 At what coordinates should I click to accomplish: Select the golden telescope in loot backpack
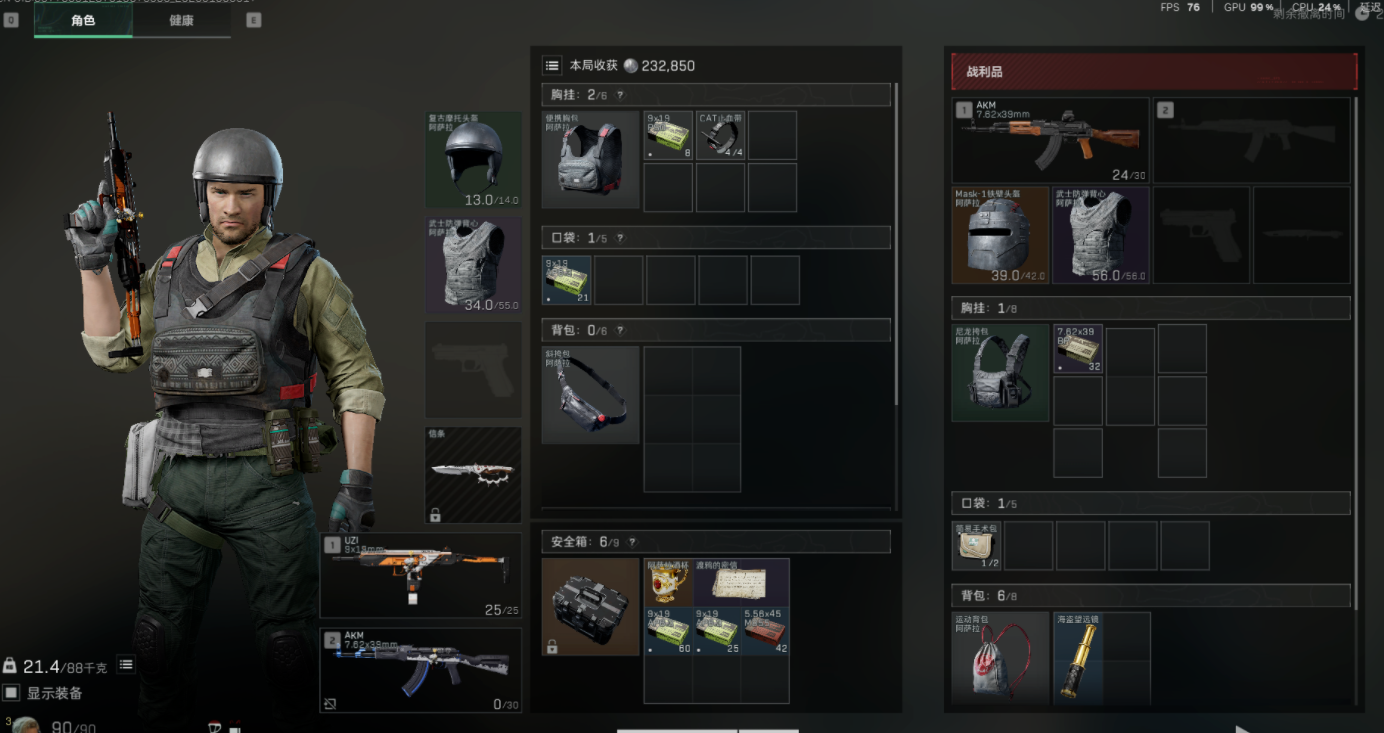pyautogui.click(x=1078, y=658)
